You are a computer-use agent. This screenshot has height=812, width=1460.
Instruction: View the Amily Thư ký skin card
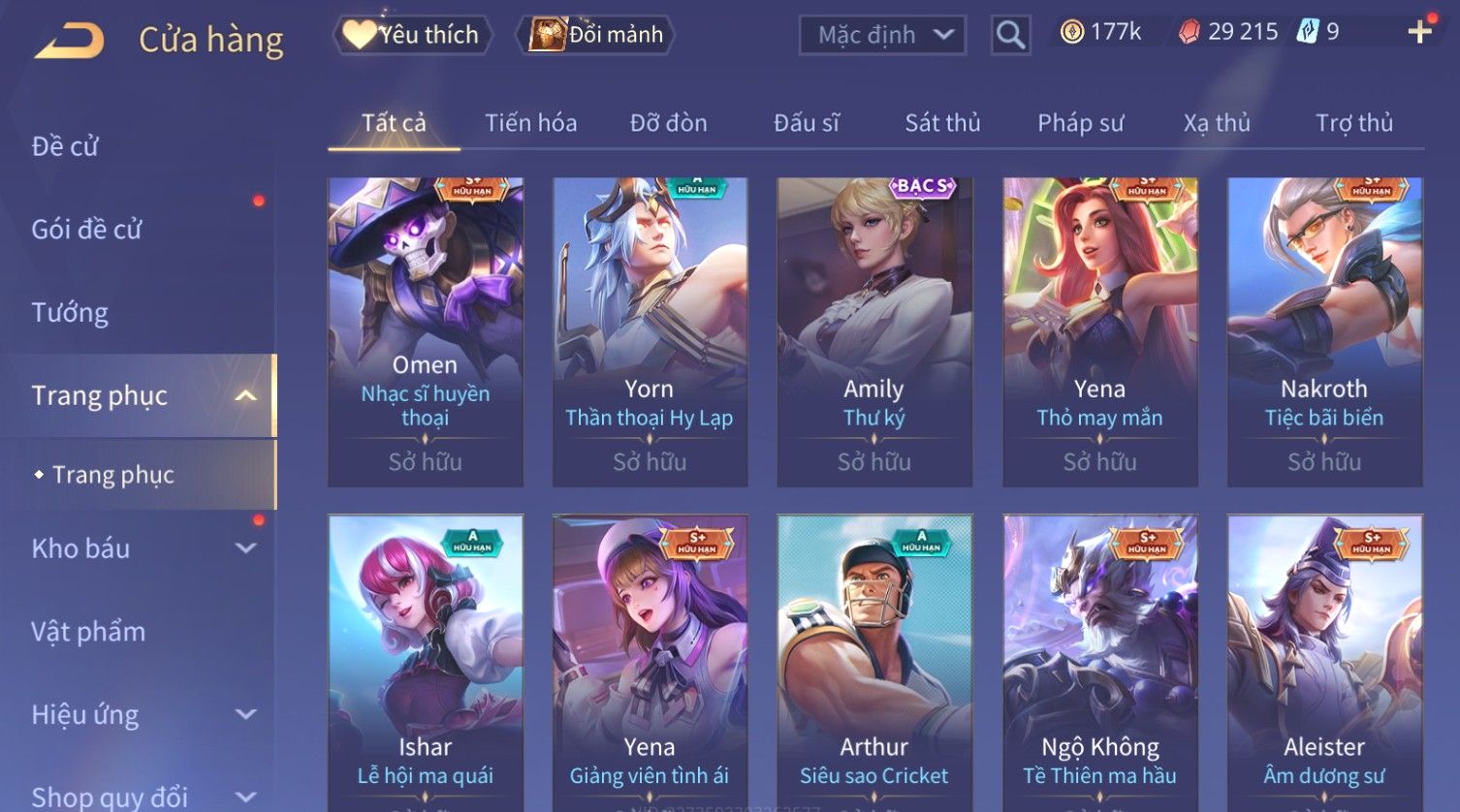873,331
